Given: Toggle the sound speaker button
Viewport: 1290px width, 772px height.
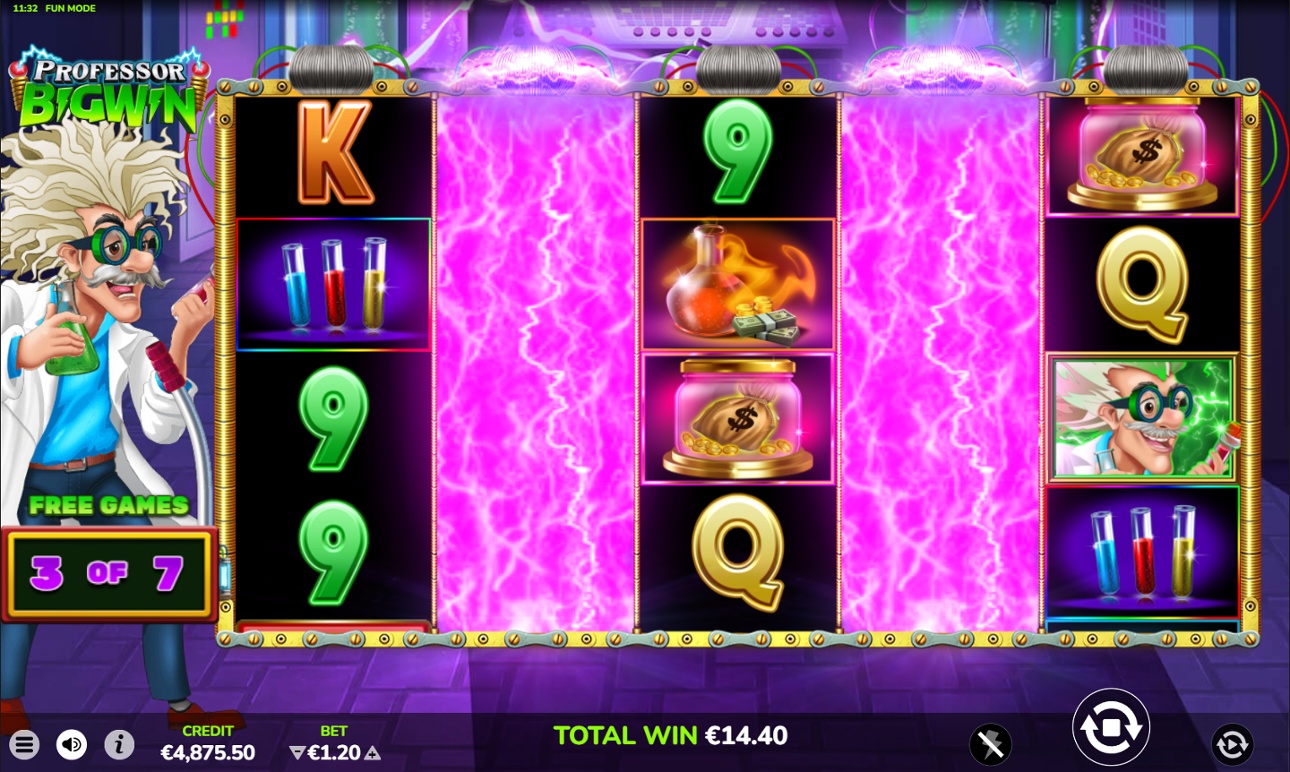Looking at the screenshot, I should (71, 744).
